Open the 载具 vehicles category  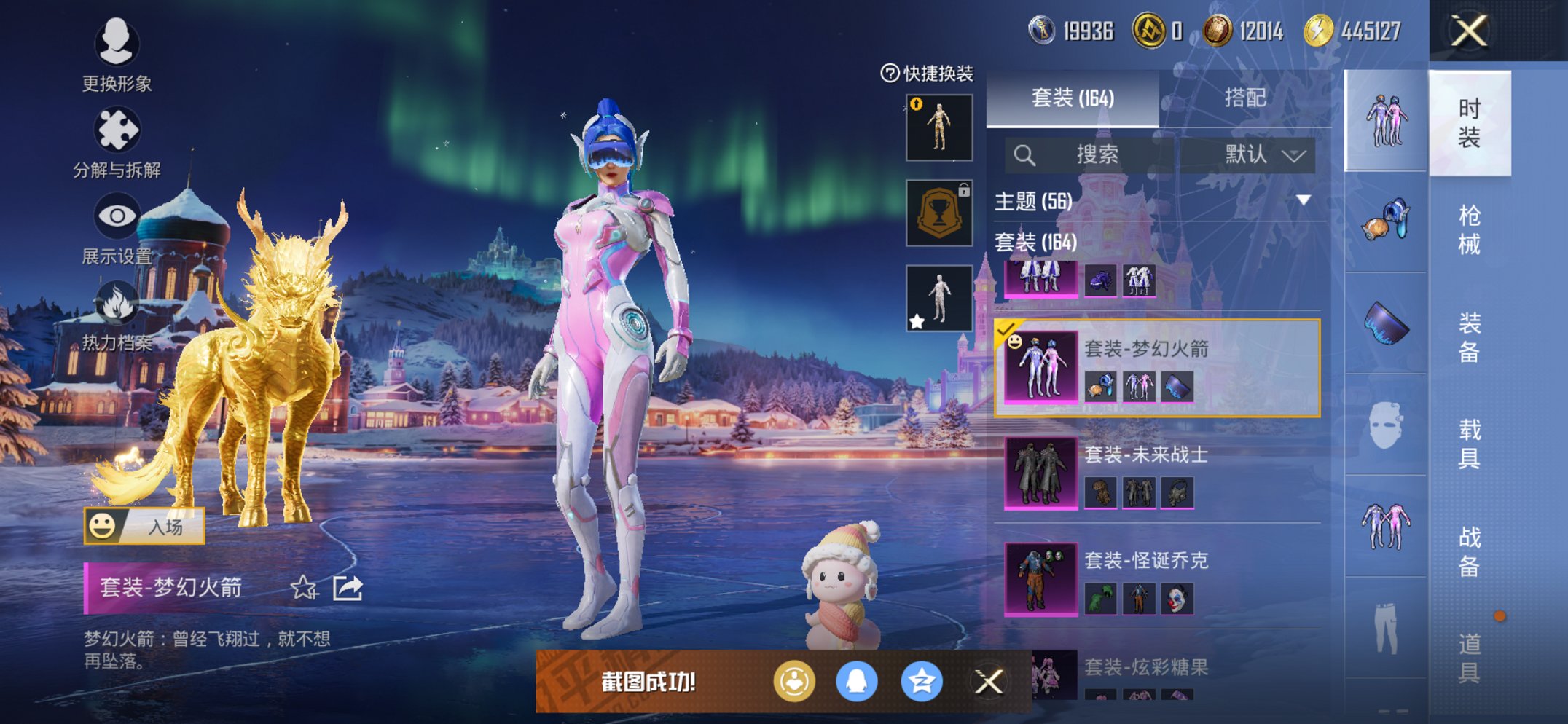1469,444
